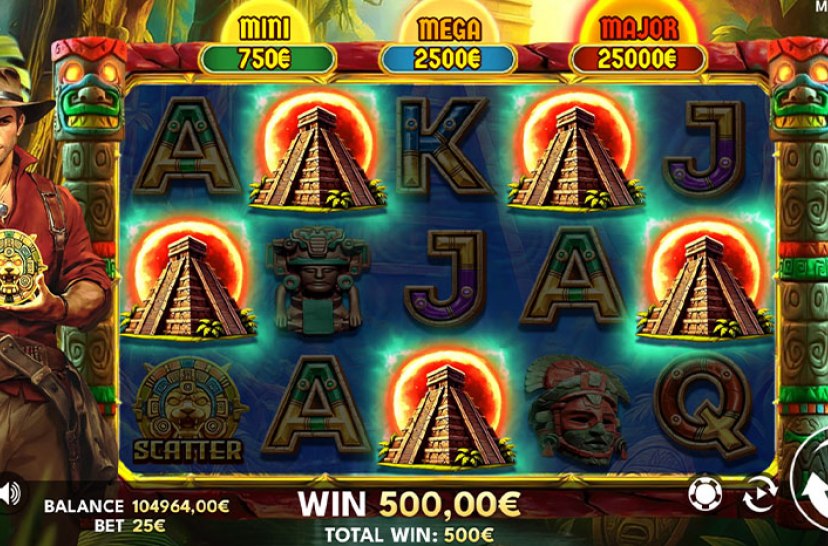The image size is (828, 546).
Task: Open bet settings with the chip icon
Action: [704, 492]
